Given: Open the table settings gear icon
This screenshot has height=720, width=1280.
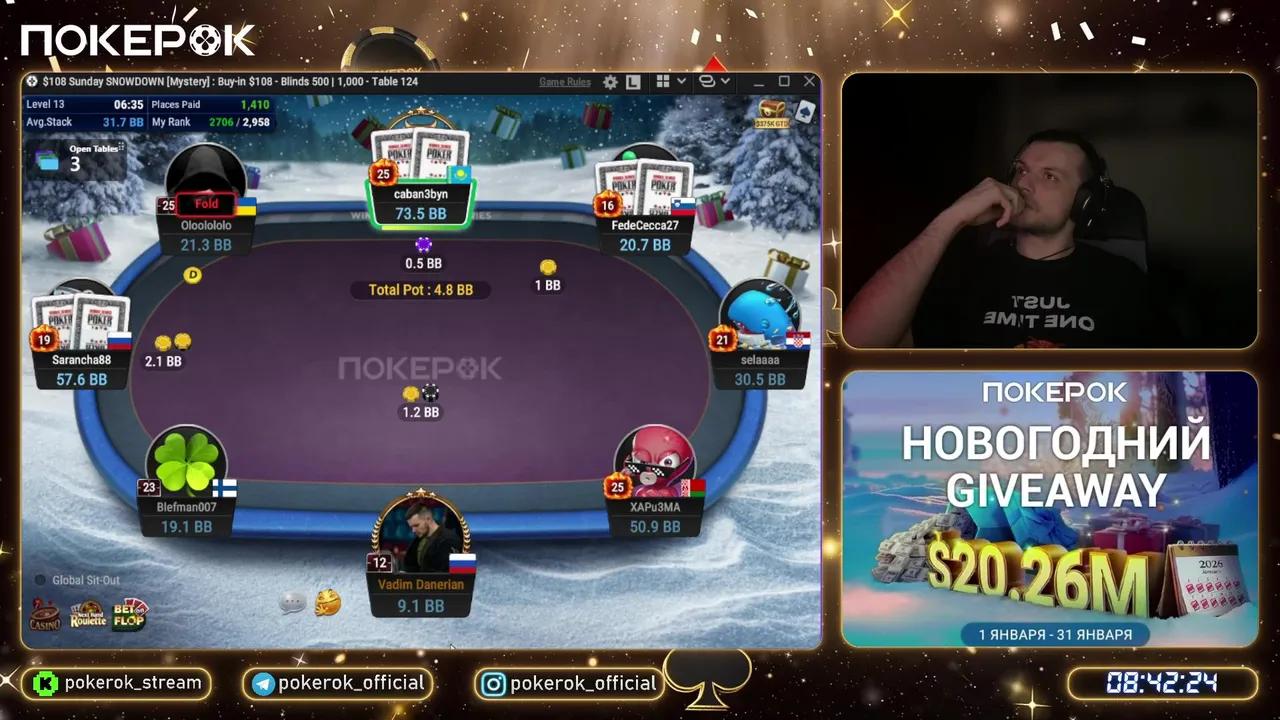Looking at the screenshot, I should (x=611, y=82).
